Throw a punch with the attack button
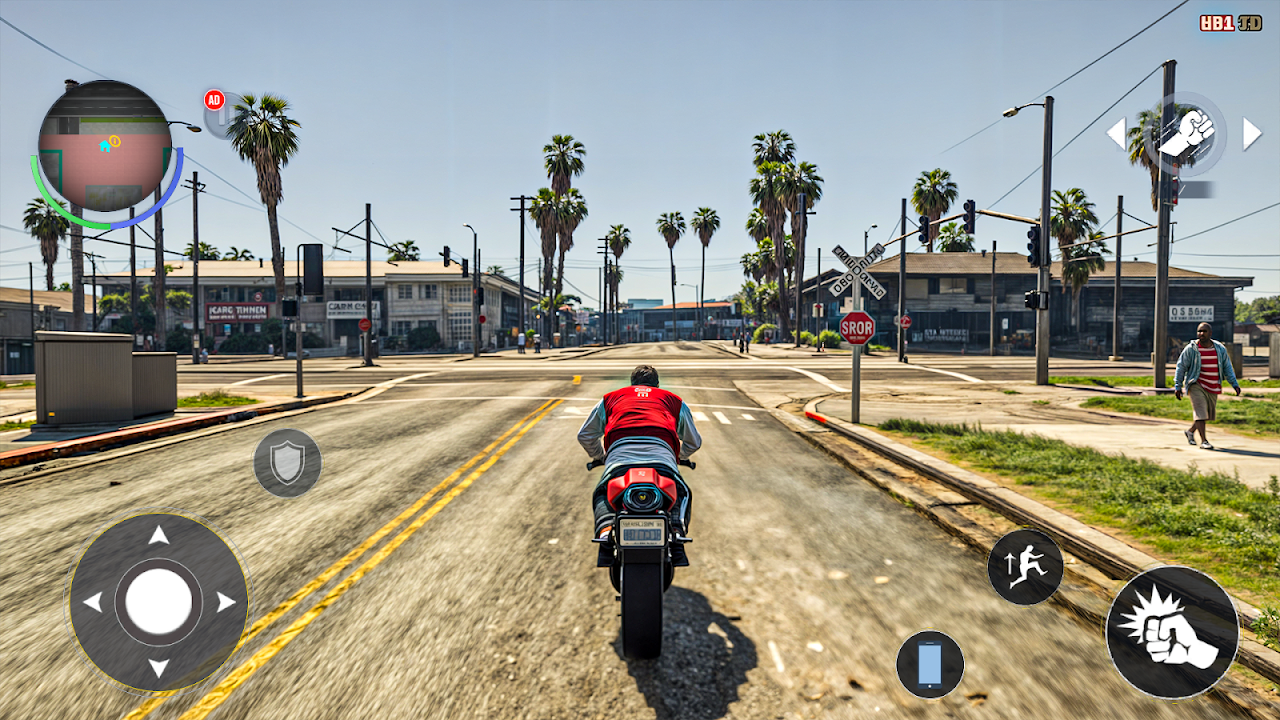This screenshot has width=1280, height=720. (x=1172, y=632)
